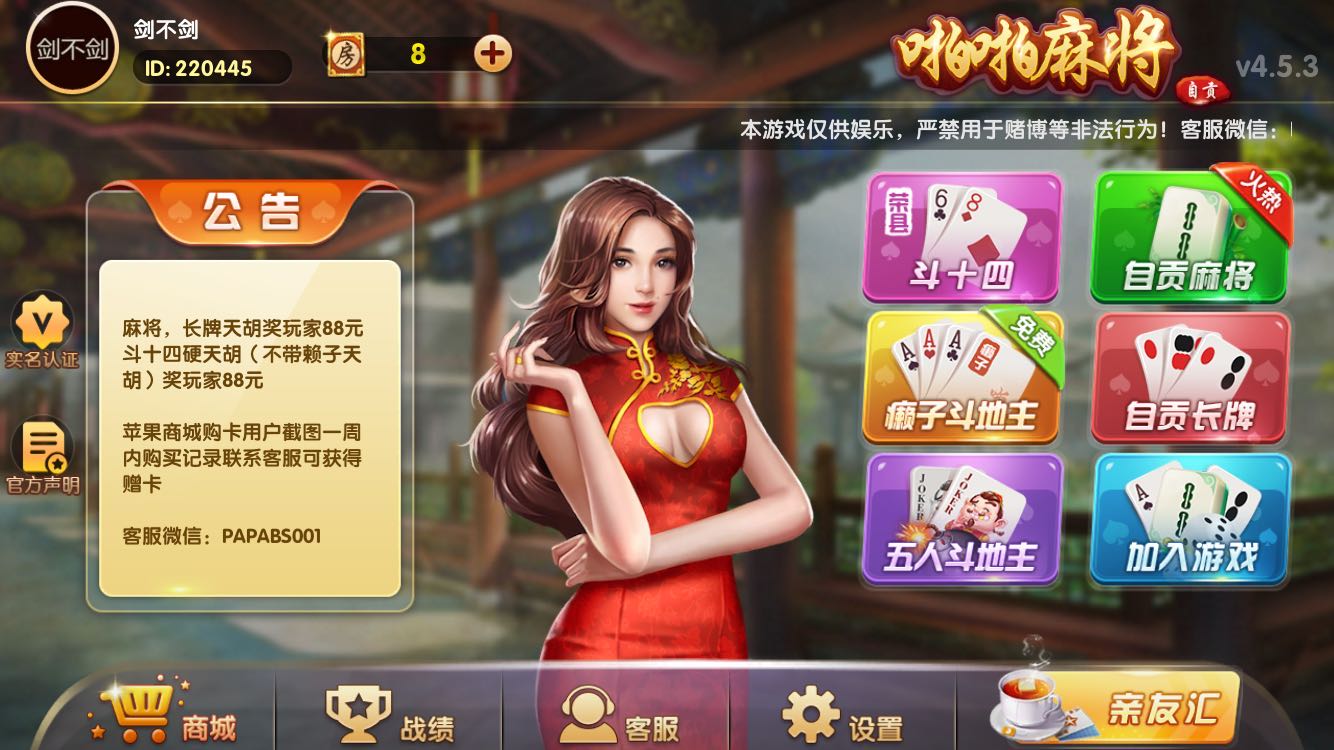Tap 加入游戏 to join a game
The width and height of the screenshot is (1334, 750).
[x=1190, y=520]
